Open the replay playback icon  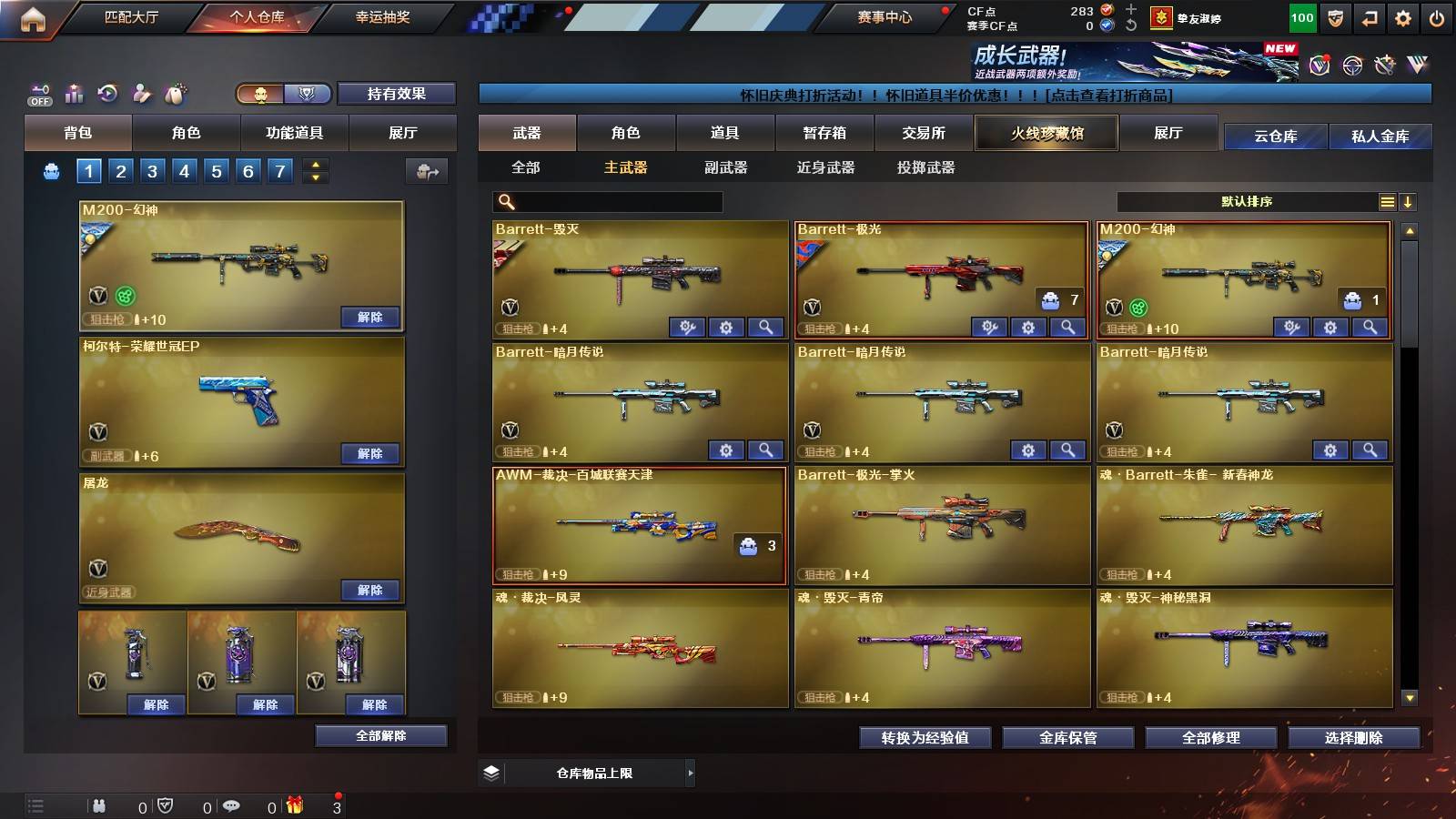pos(107,94)
